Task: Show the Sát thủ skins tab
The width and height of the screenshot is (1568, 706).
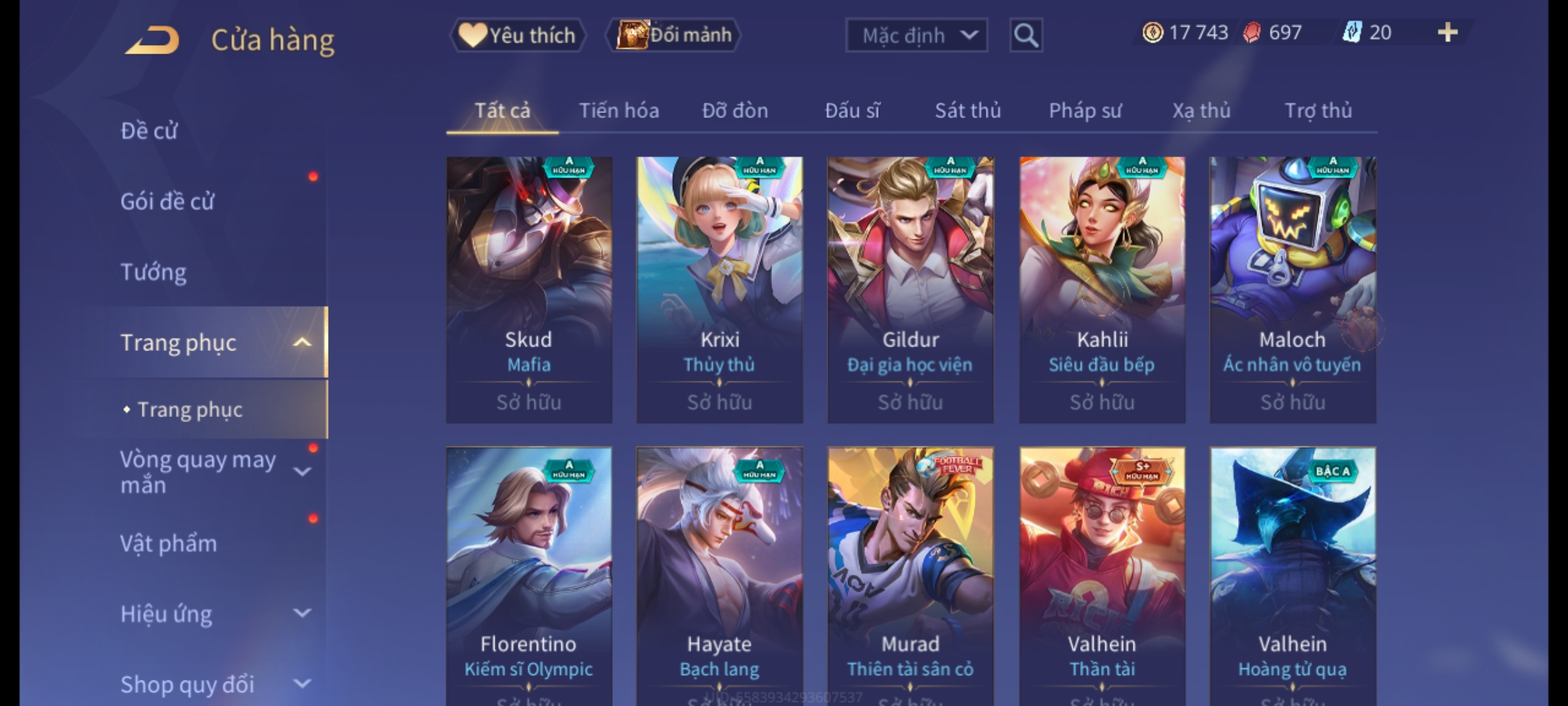Action: [x=968, y=110]
